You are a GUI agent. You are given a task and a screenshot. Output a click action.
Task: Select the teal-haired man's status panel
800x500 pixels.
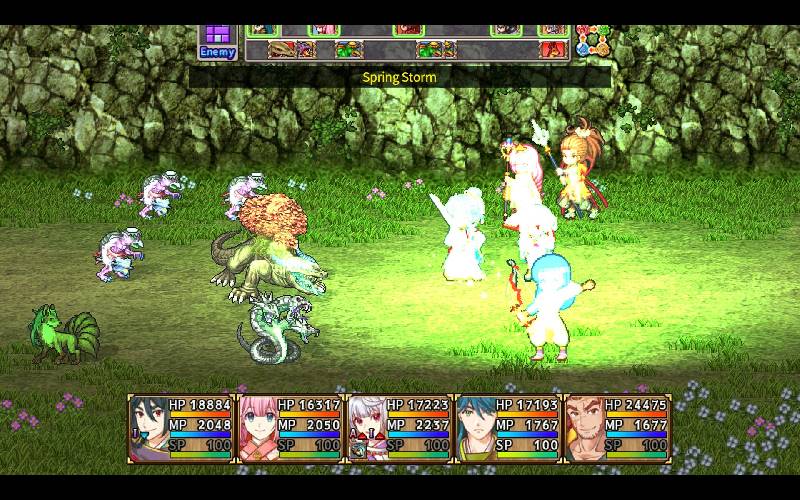tap(508, 427)
